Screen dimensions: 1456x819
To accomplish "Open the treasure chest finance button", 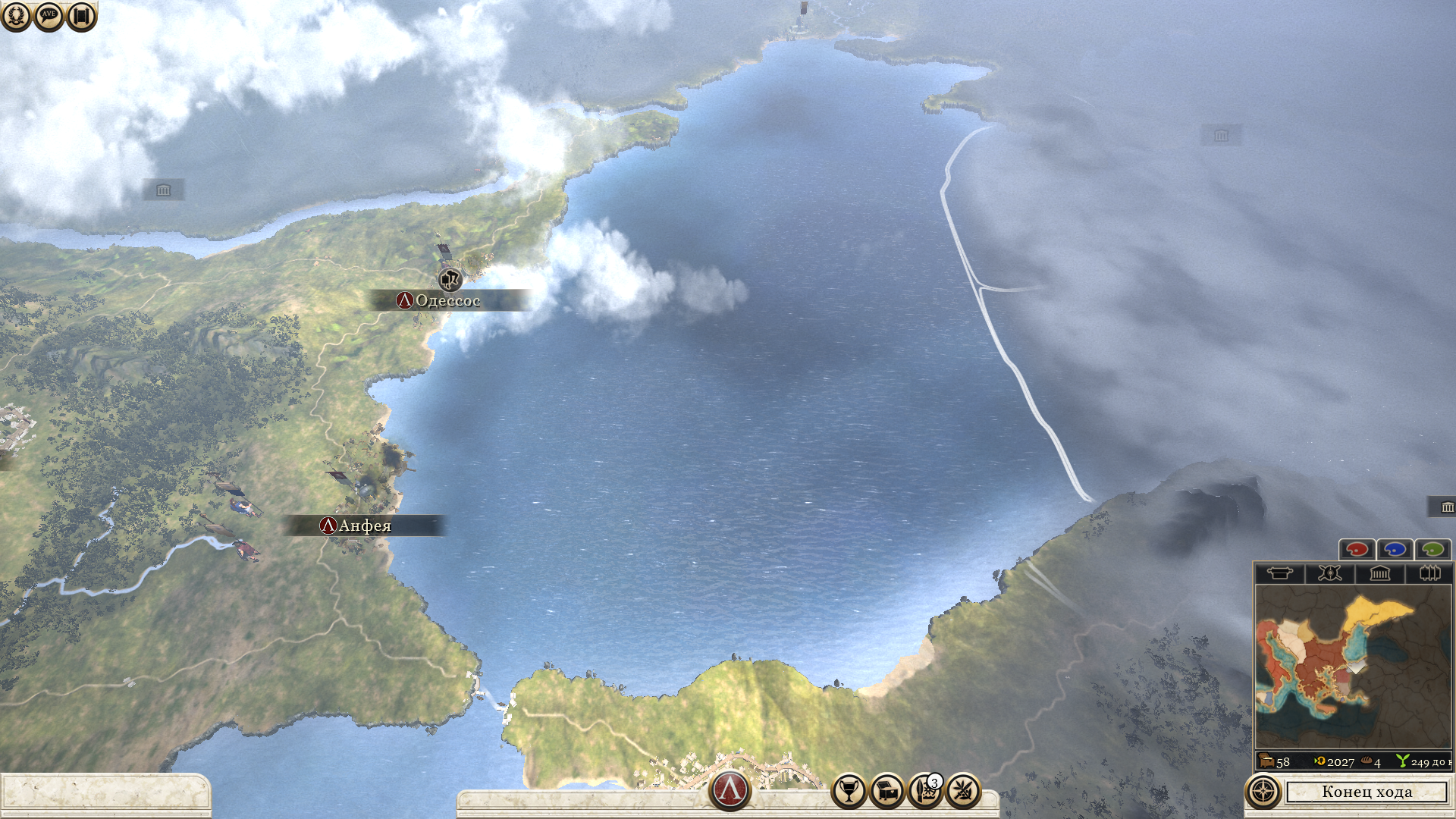I will [x=886, y=792].
